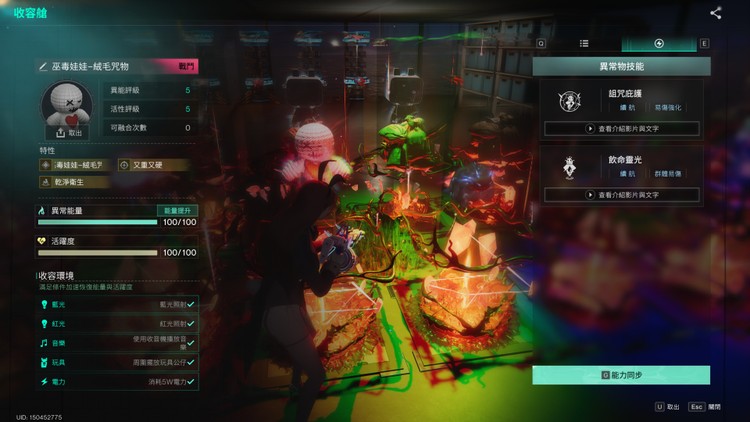Screen dimensions: 750x422
Task: View intro video for 詛咒庇護 skill
Action: point(621,129)
